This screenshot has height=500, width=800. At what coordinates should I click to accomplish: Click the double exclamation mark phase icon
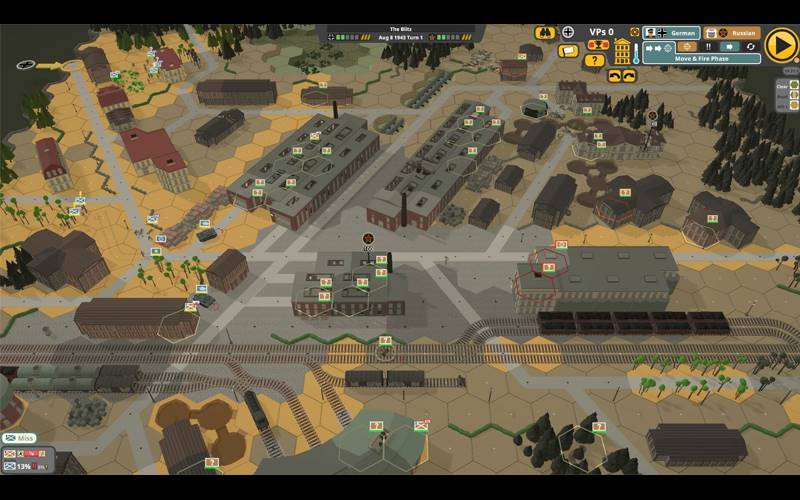pyautogui.click(x=709, y=46)
